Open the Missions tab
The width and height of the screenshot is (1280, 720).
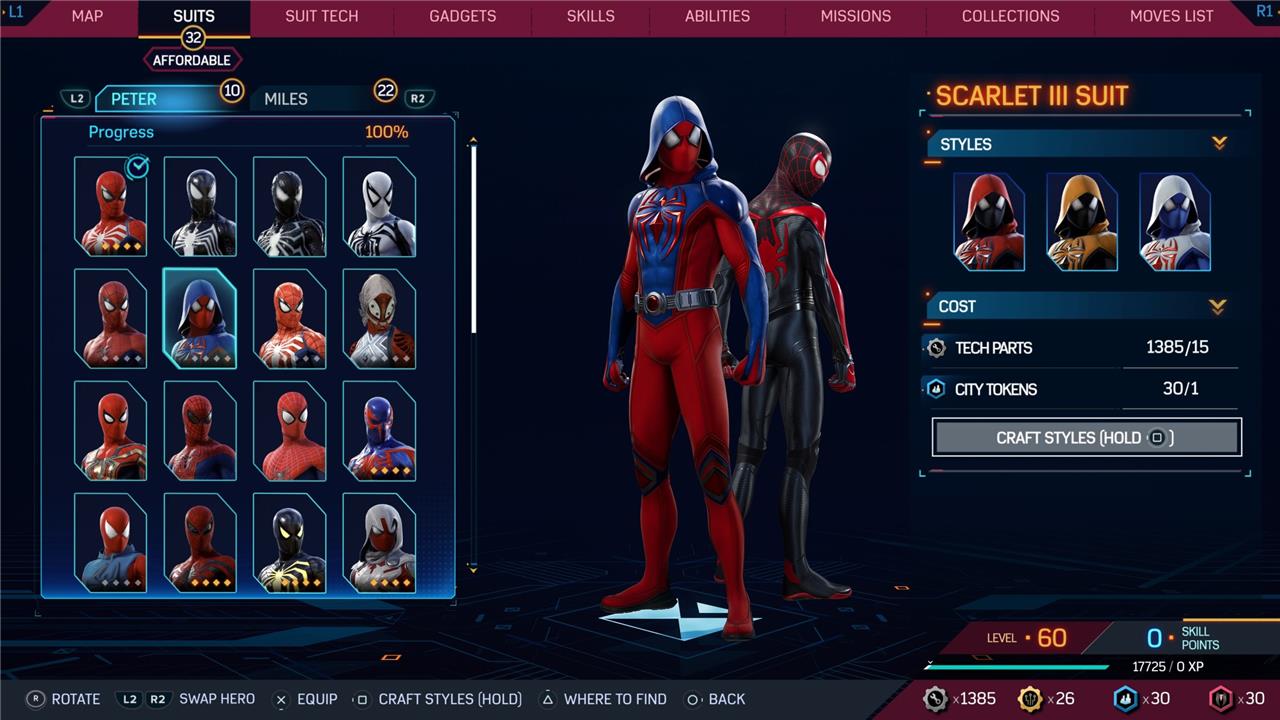(855, 16)
